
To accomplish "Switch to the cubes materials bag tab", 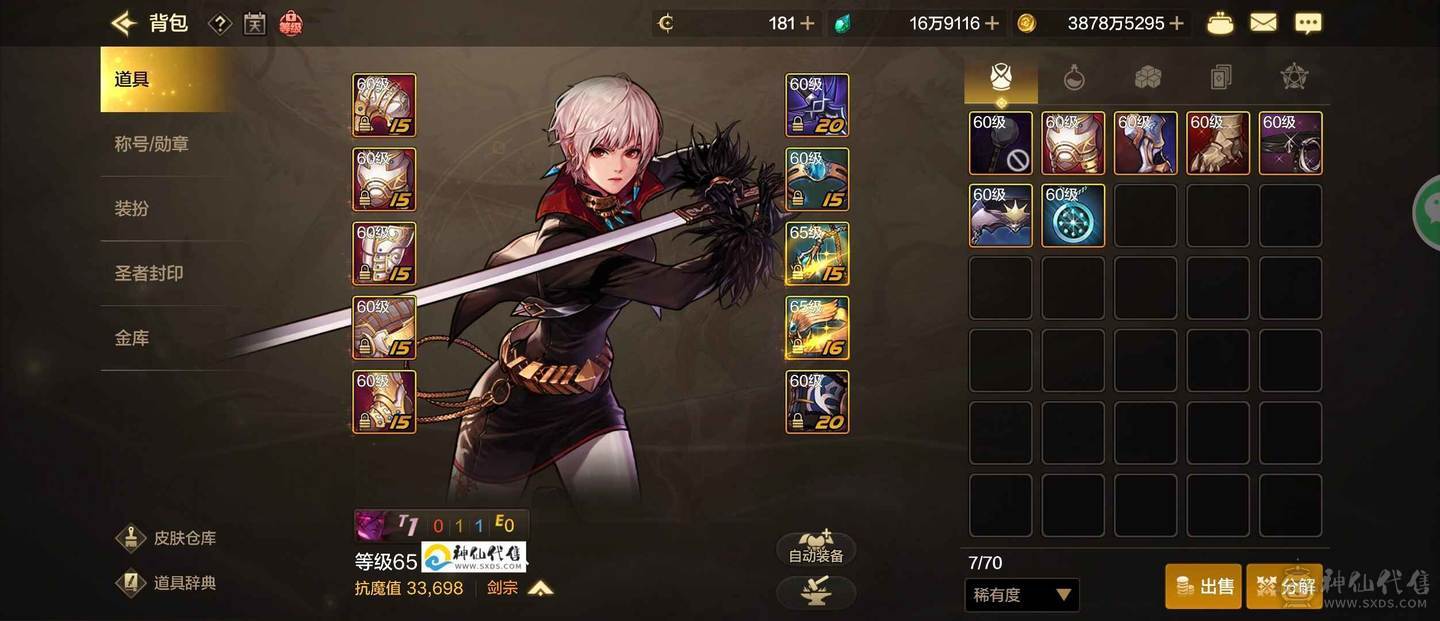I will pos(1147,77).
